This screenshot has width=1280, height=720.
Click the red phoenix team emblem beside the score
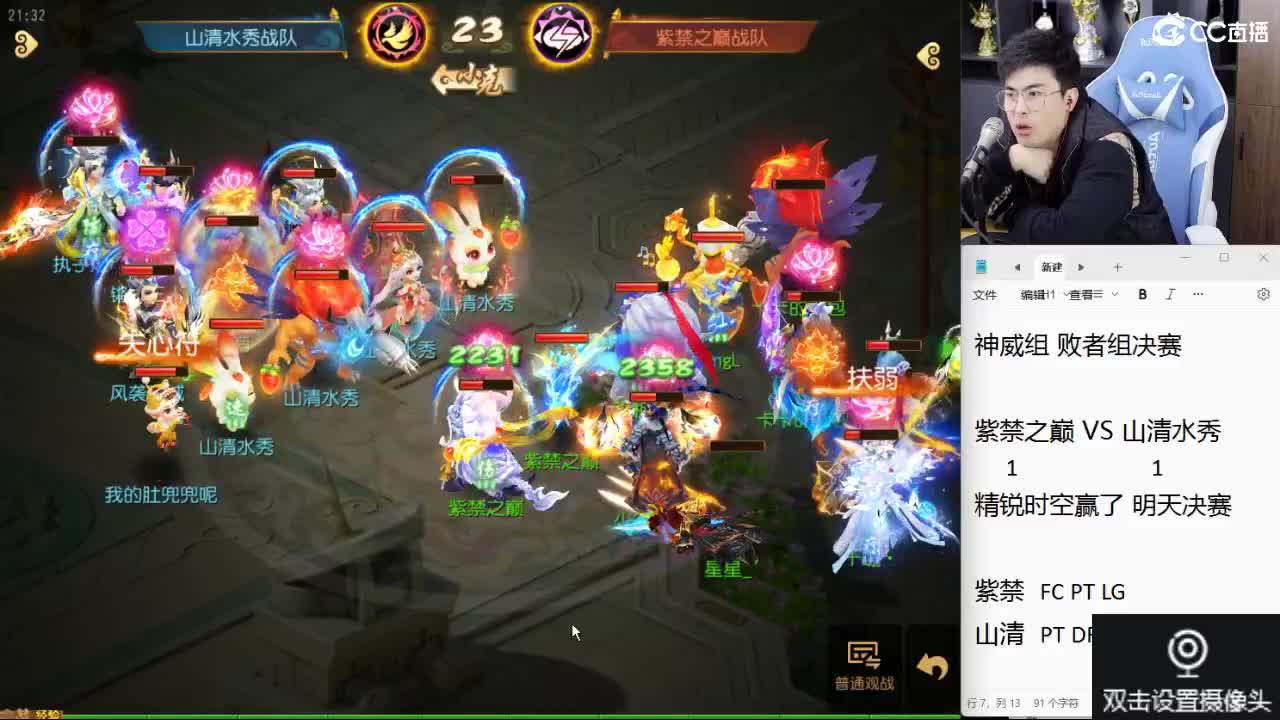point(398,32)
